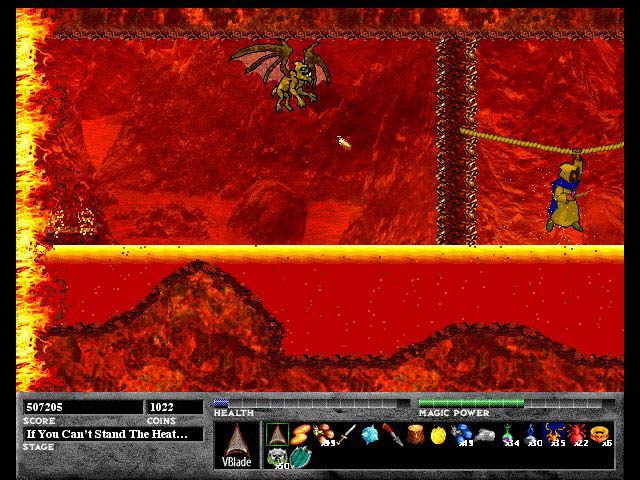Select the highlighted VBlade weapon slot

click(x=277, y=435)
